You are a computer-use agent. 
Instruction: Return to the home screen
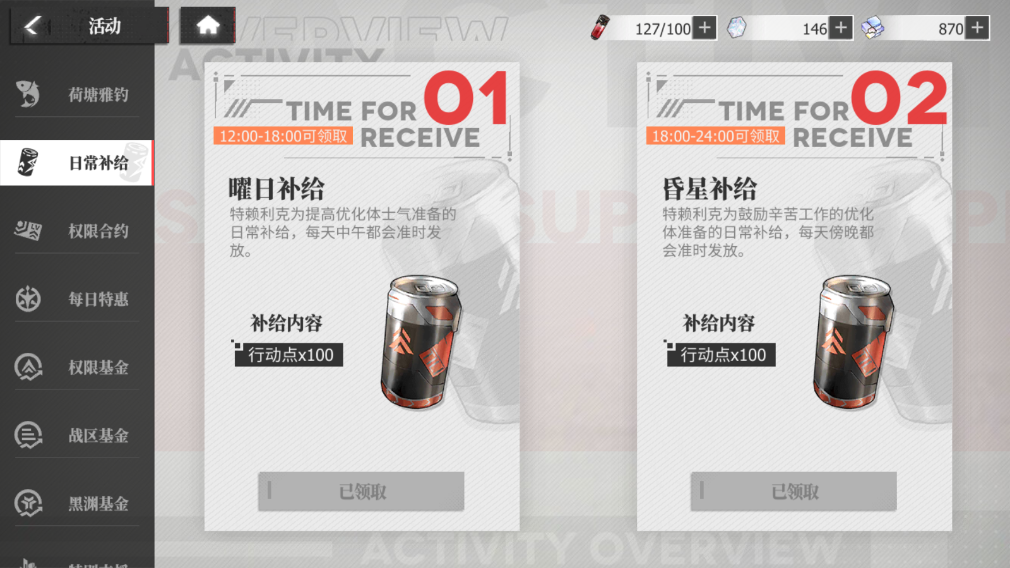coord(207,27)
